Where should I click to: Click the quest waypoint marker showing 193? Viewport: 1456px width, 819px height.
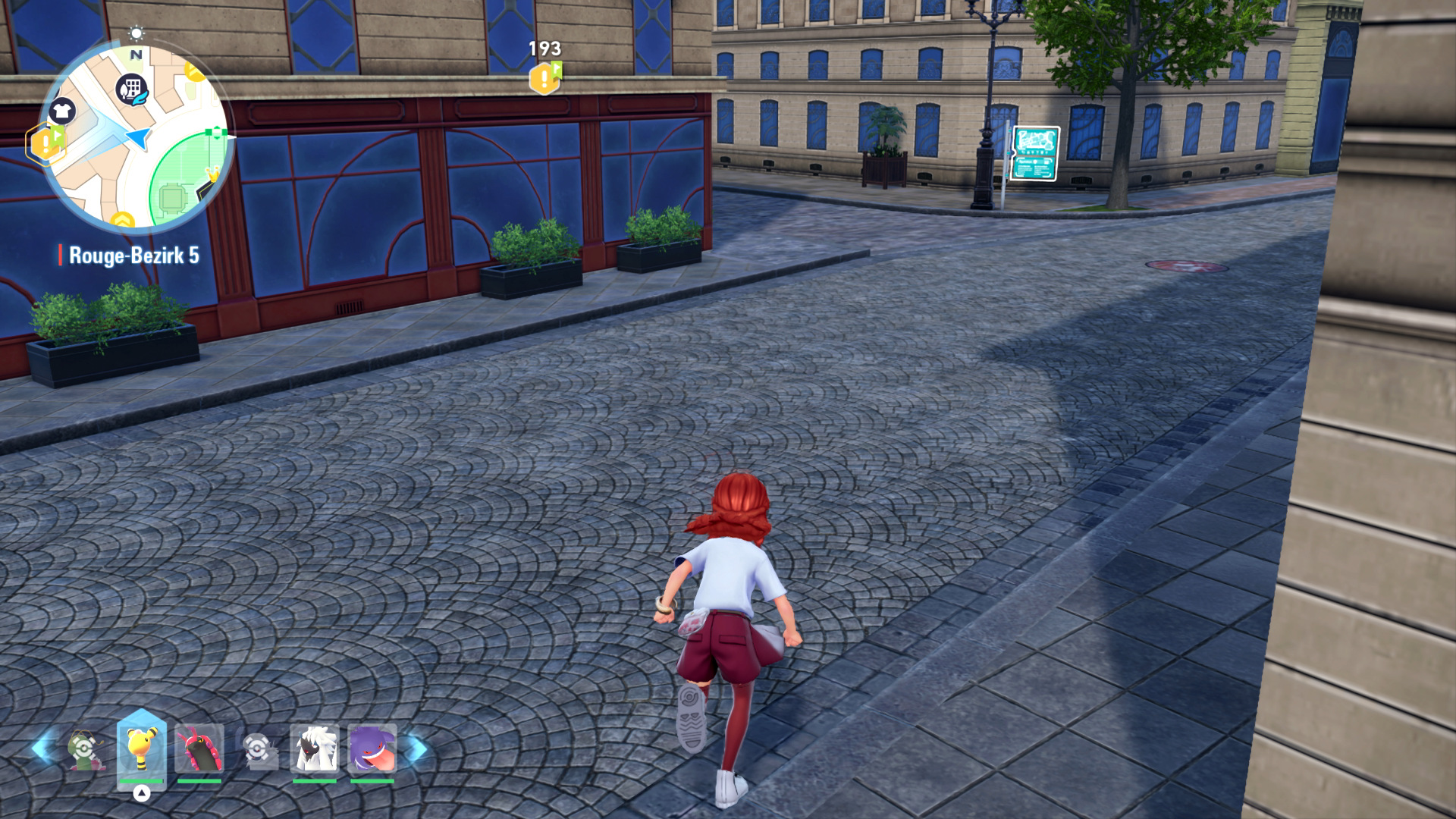[x=545, y=77]
